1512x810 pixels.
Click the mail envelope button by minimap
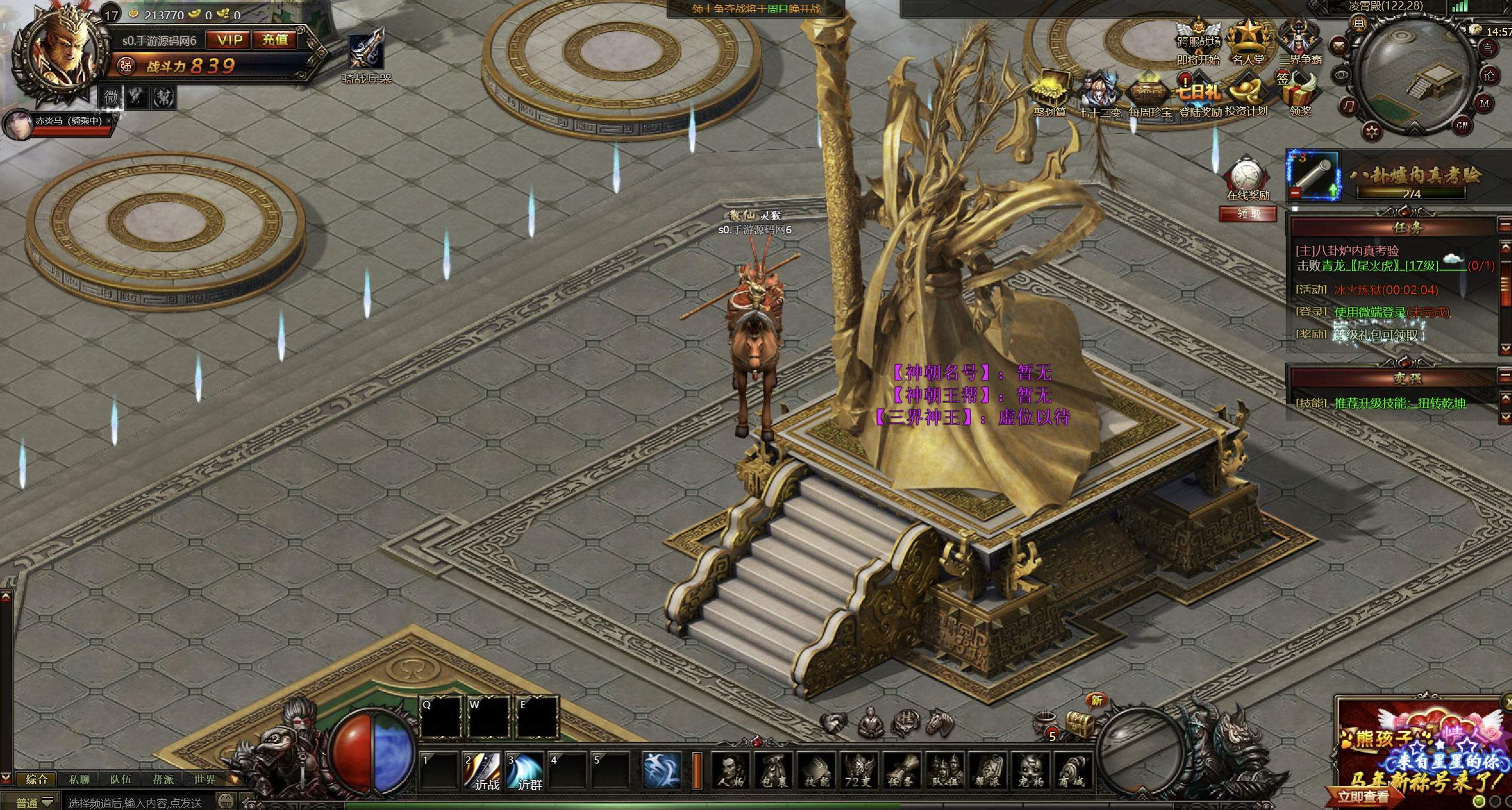(1338, 45)
